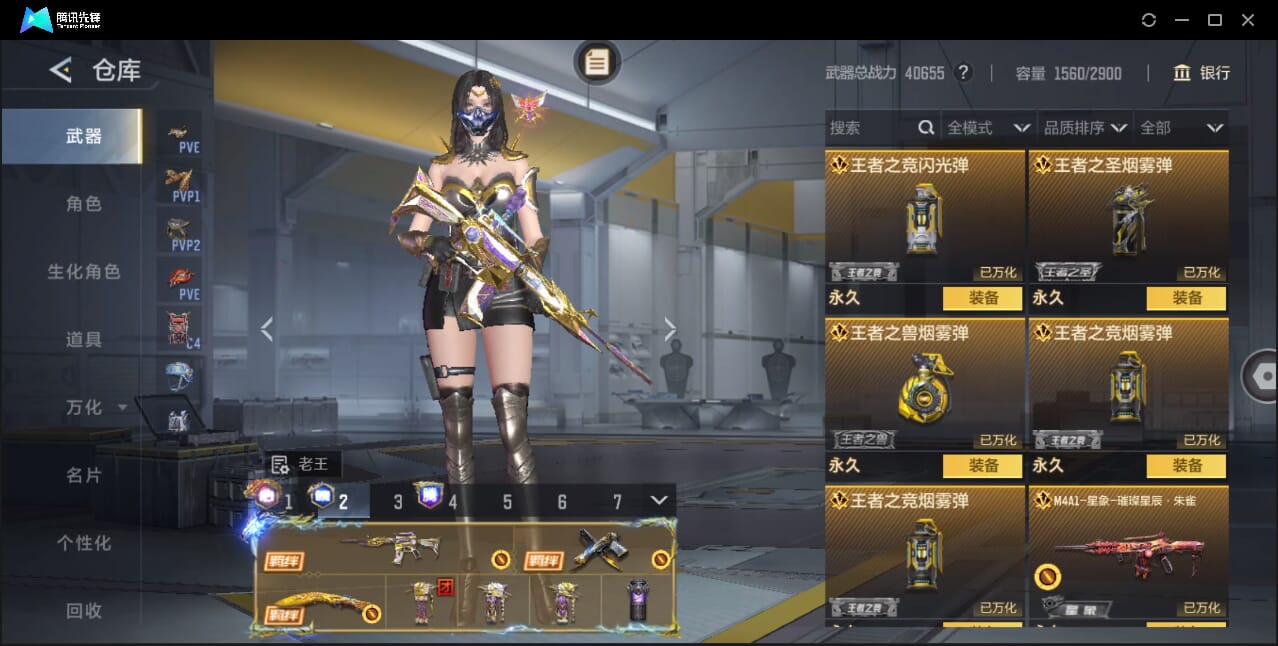Switch to the 个性化 category
1278x646 pixels.
84,543
